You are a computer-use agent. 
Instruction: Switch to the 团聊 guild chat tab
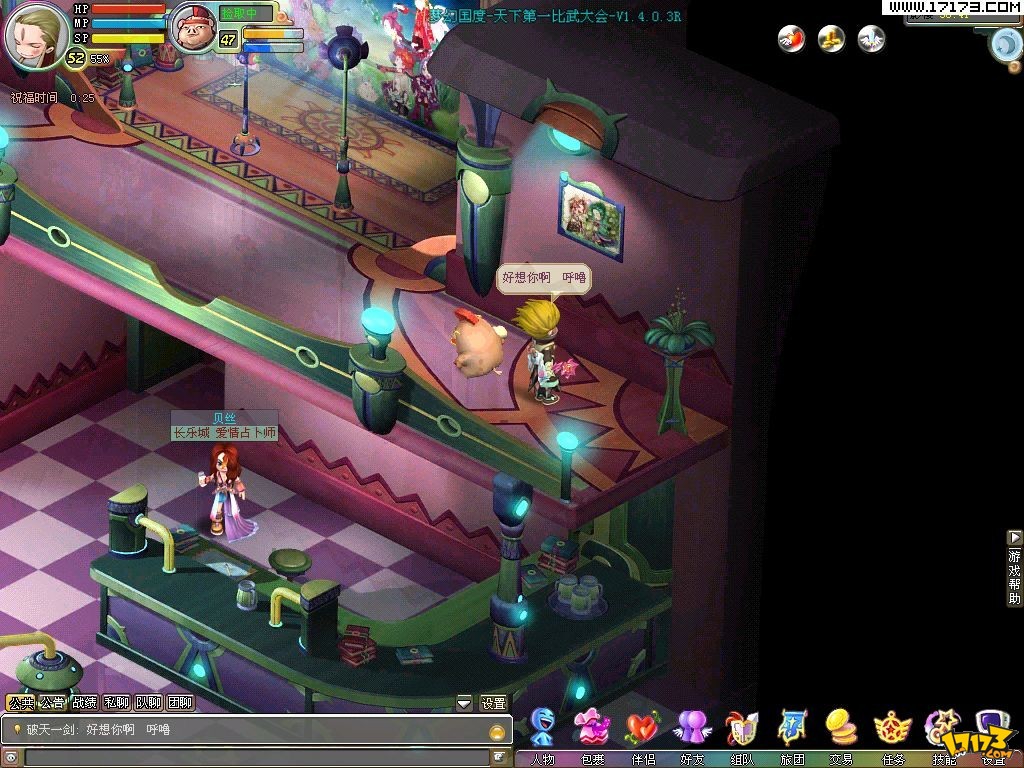pyautogui.click(x=180, y=703)
